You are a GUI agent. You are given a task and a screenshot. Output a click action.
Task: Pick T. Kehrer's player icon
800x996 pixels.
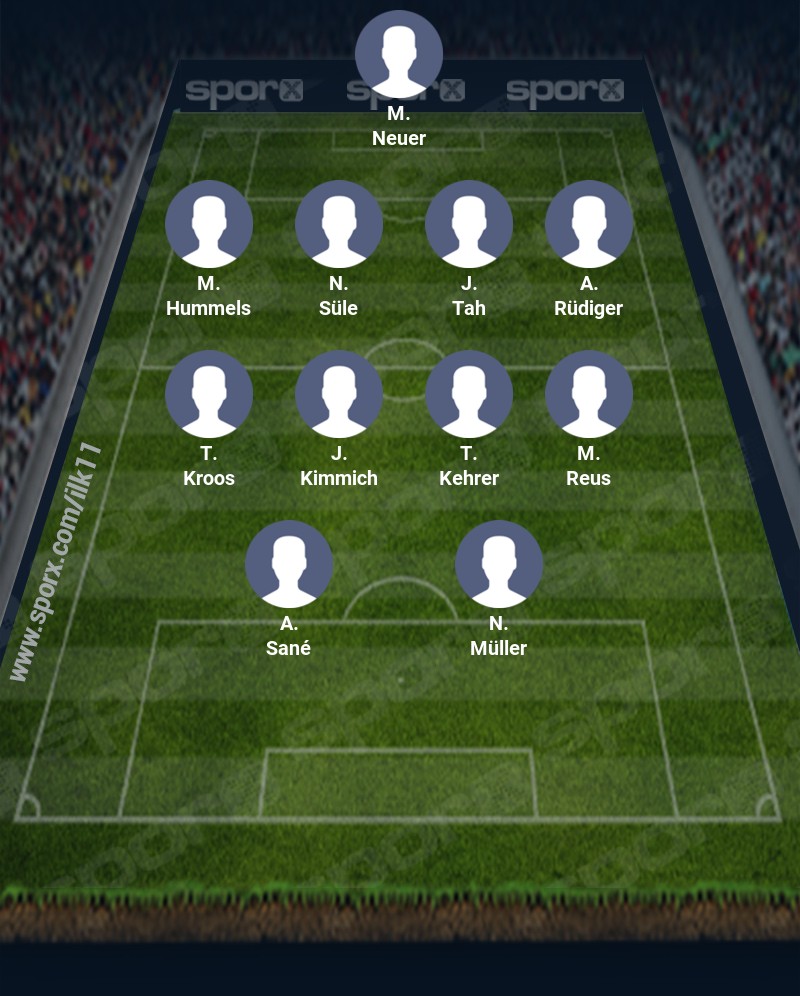pos(469,394)
